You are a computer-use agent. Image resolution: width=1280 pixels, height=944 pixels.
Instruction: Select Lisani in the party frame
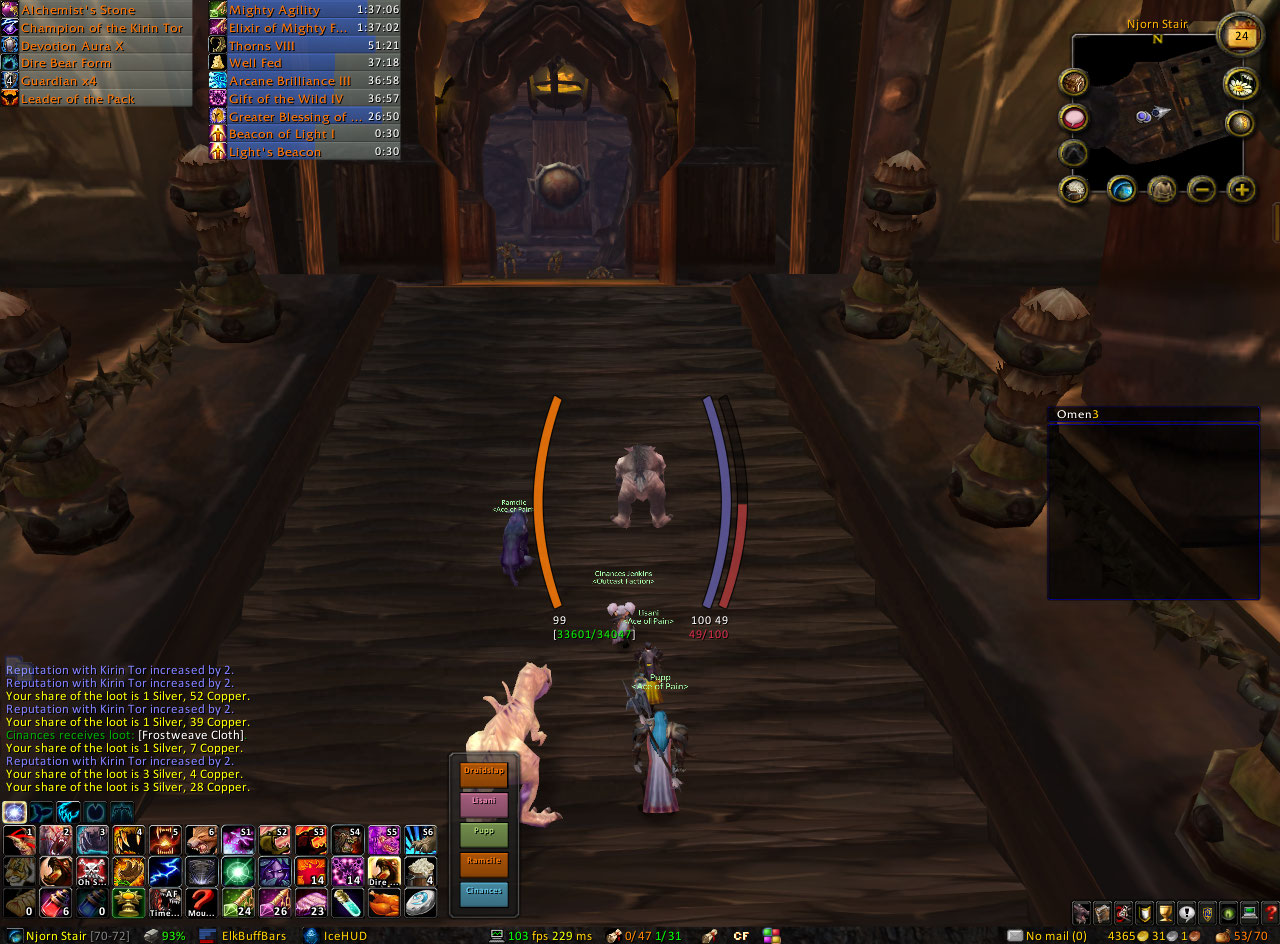tap(483, 805)
